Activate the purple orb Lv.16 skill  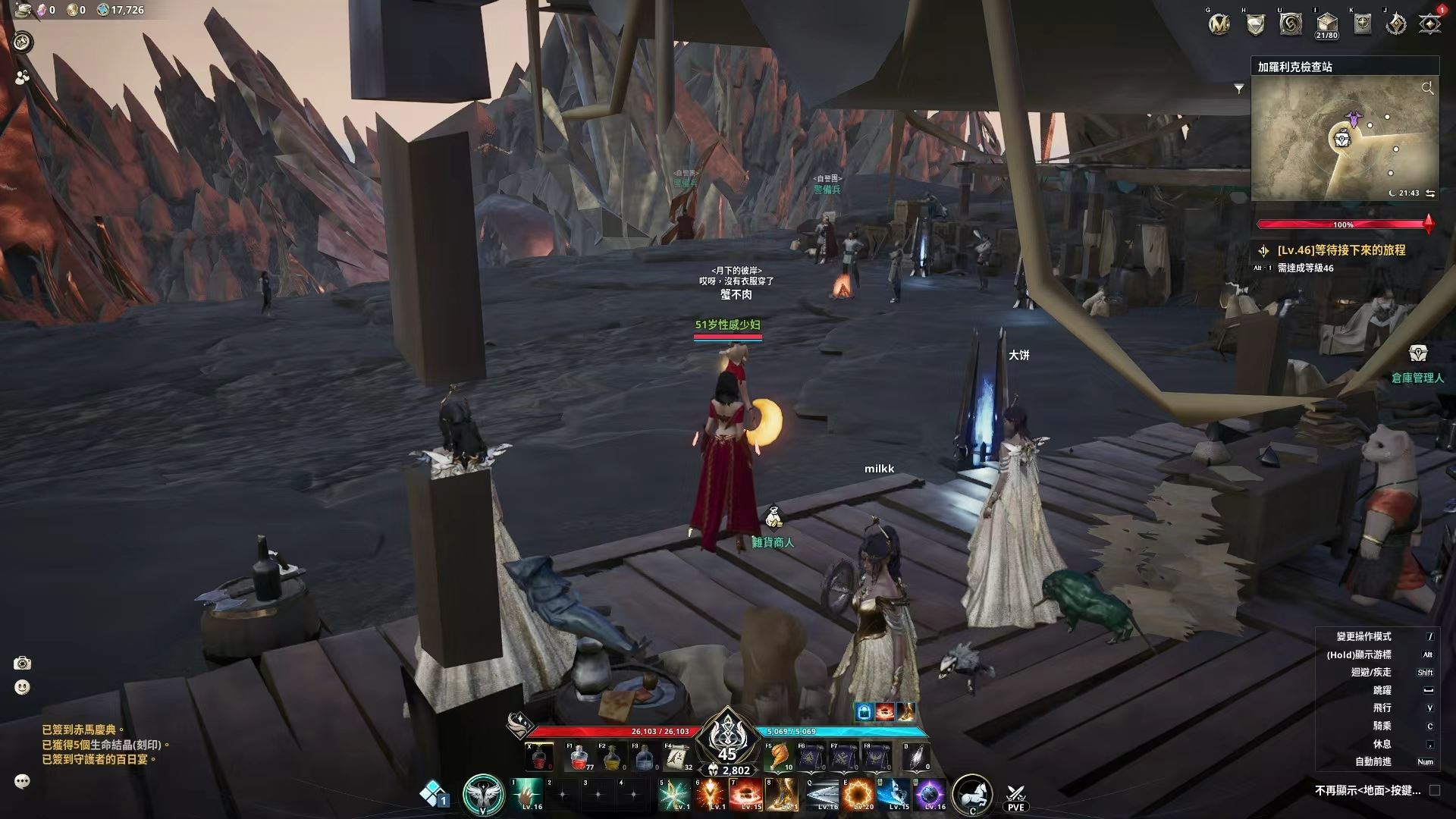pyautogui.click(x=930, y=795)
